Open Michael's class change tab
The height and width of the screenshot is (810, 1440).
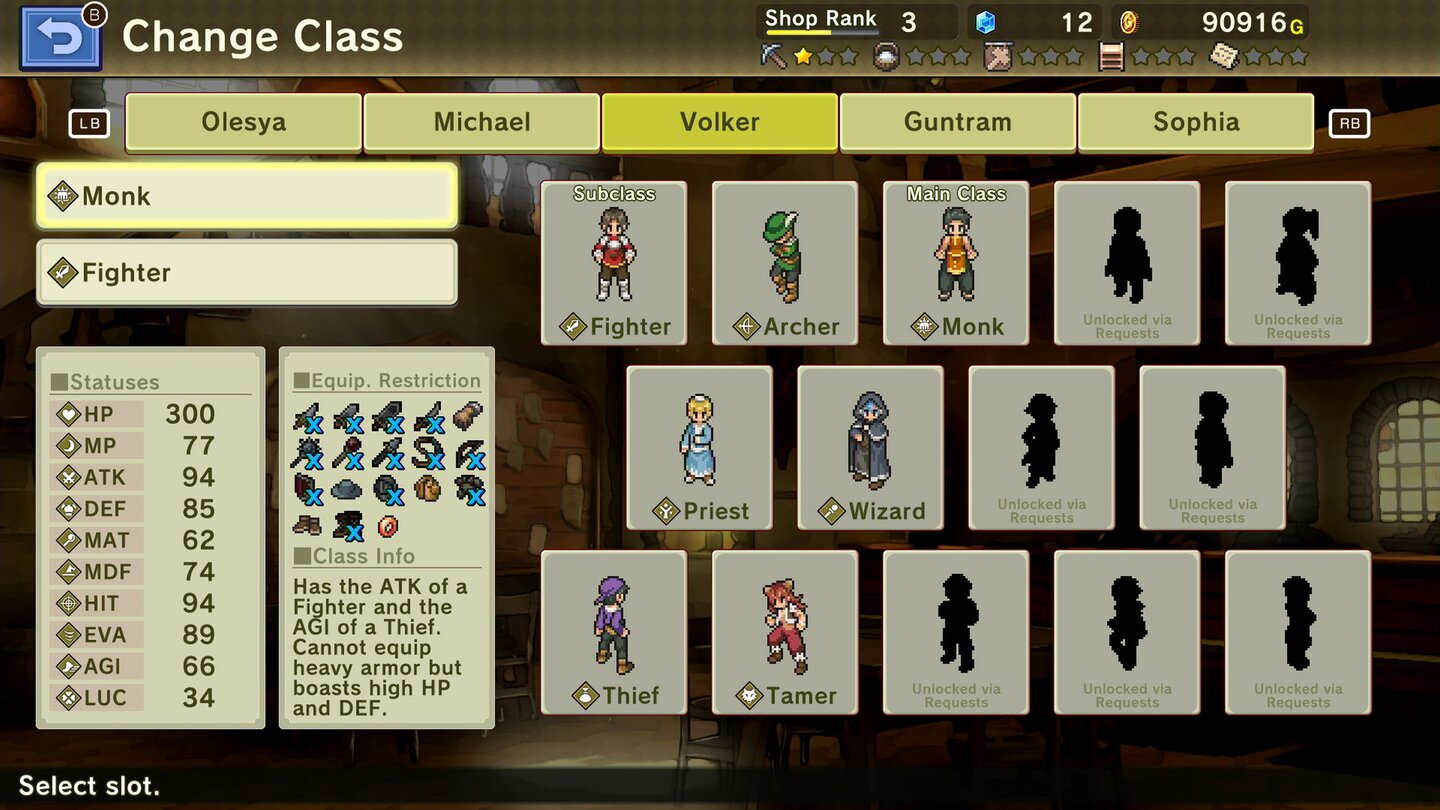(x=481, y=122)
